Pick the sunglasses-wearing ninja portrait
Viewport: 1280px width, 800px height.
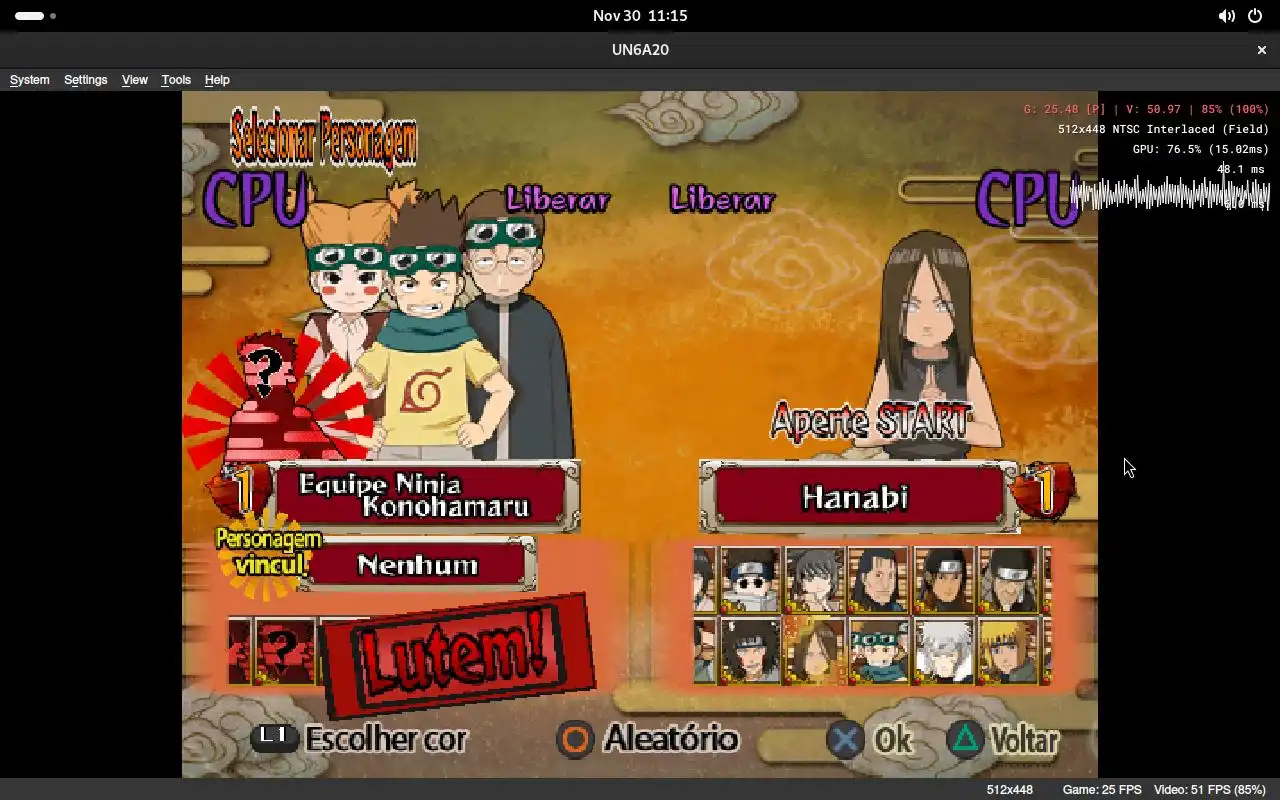click(750, 580)
